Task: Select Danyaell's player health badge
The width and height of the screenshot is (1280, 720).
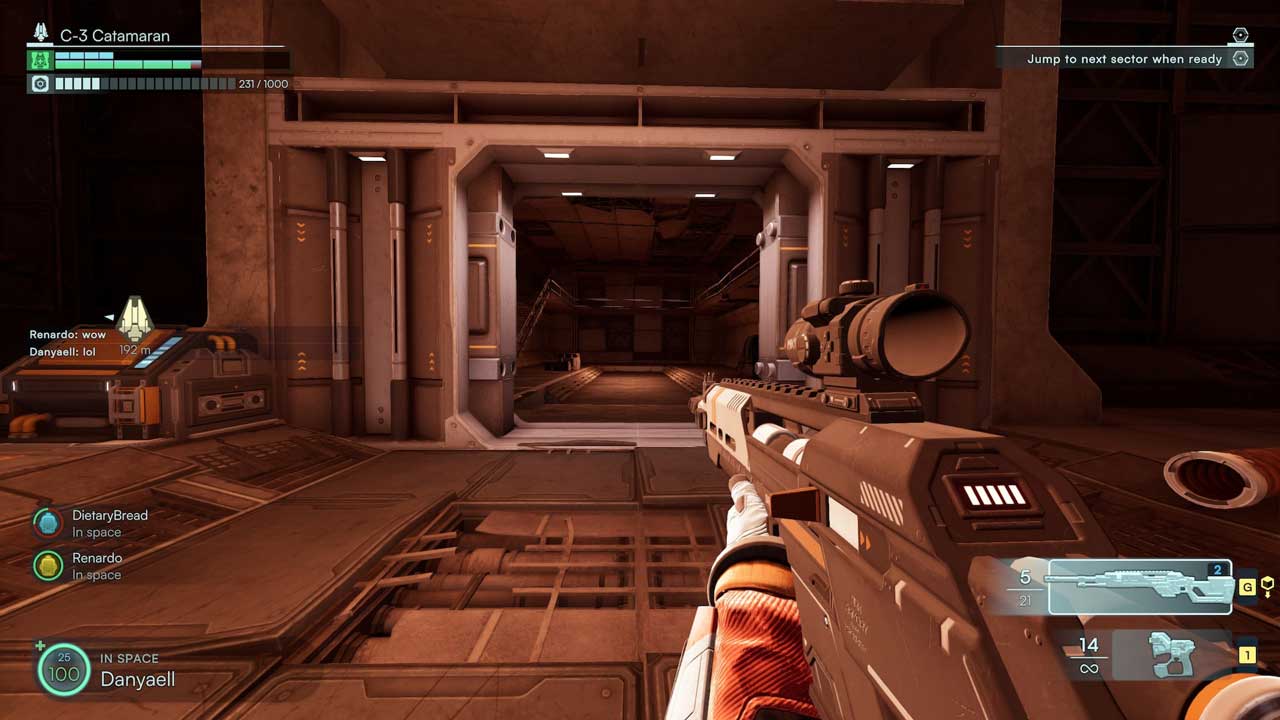Action: pos(64,670)
